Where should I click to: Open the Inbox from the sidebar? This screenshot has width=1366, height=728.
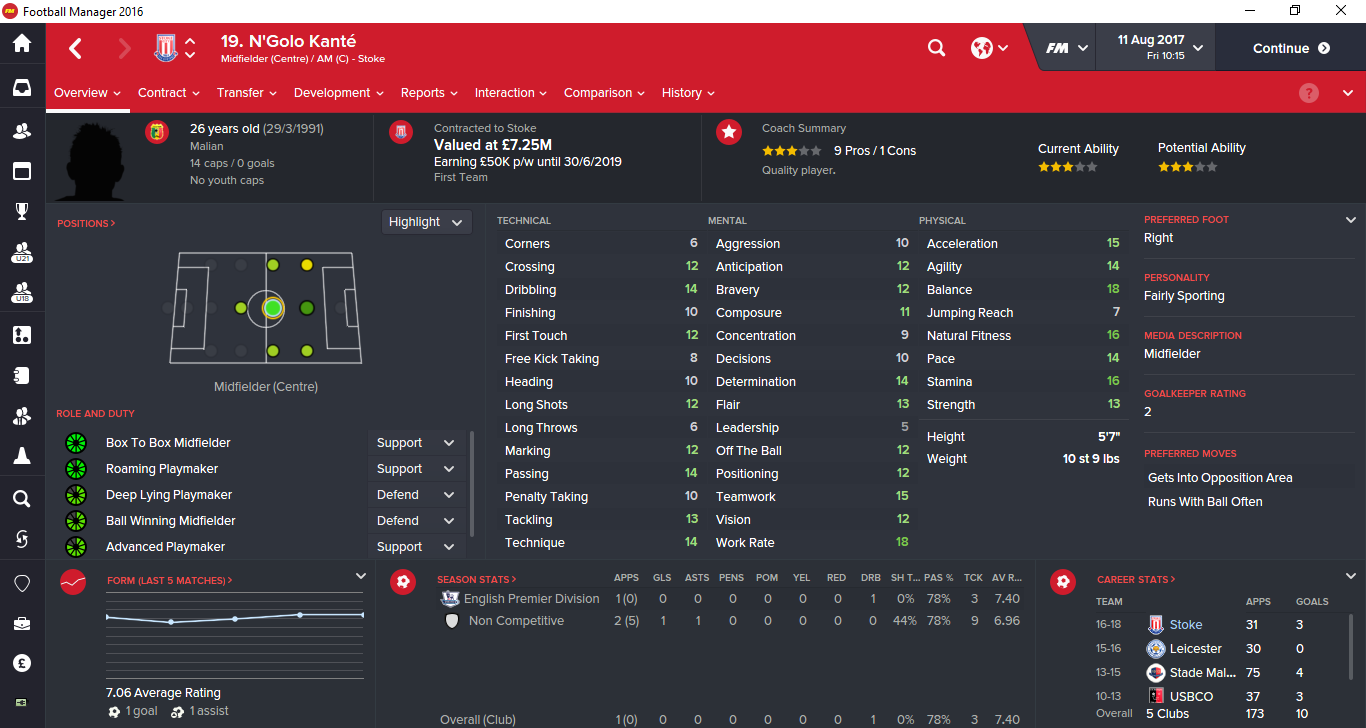pos(22,88)
